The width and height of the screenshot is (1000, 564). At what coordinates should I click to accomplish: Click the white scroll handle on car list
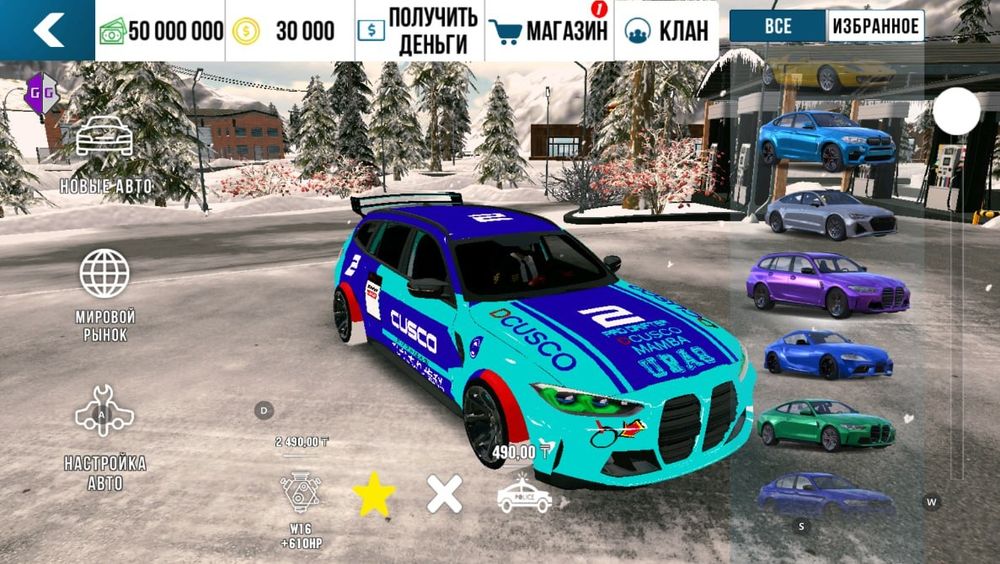[957, 111]
